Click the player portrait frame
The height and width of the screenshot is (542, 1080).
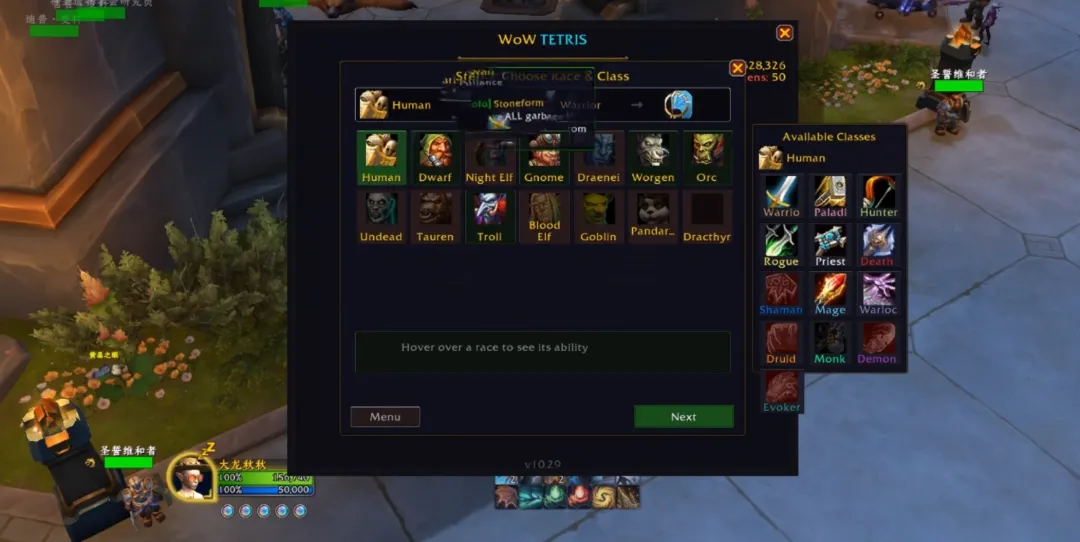pos(190,476)
